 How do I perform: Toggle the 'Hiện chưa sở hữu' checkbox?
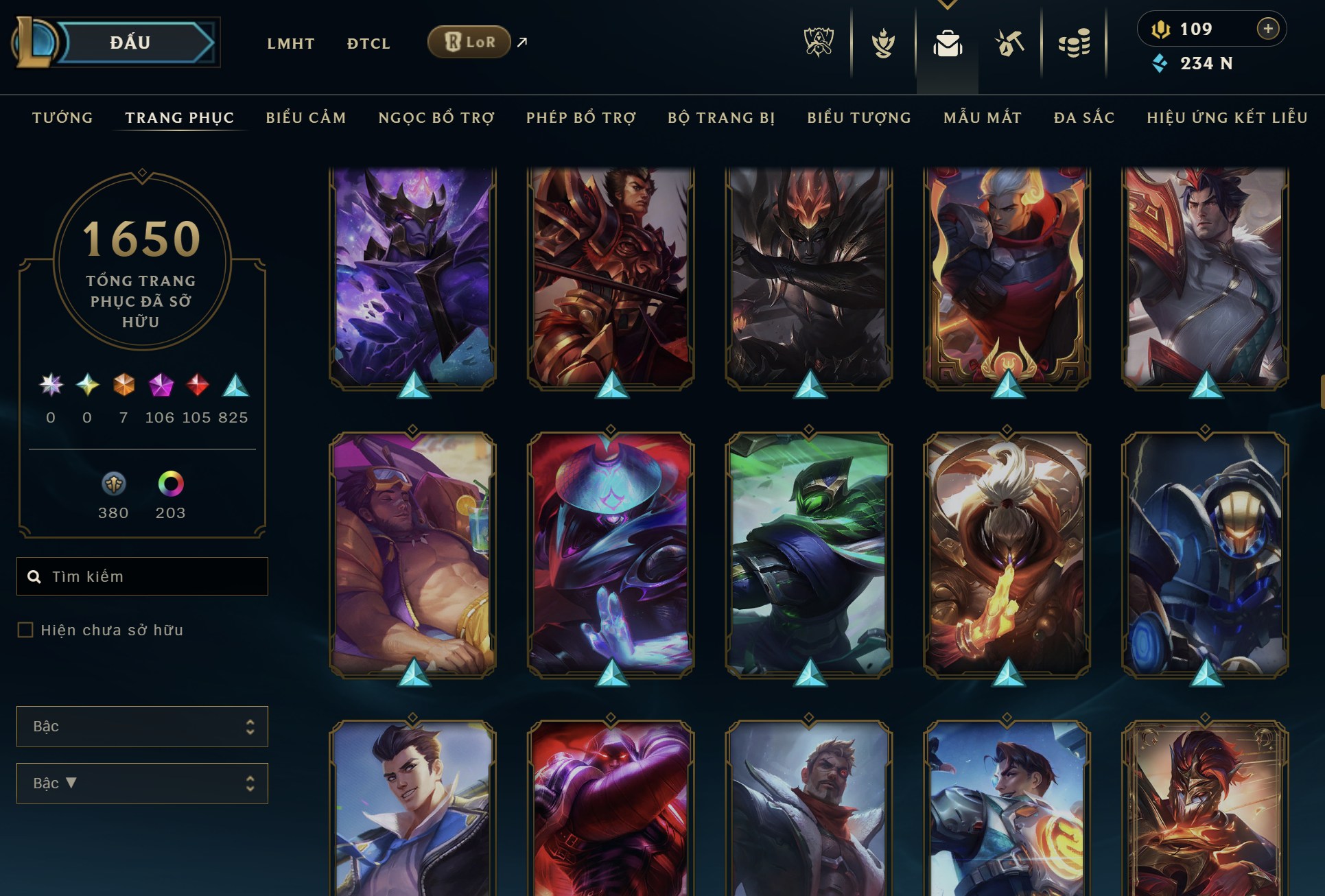25,628
